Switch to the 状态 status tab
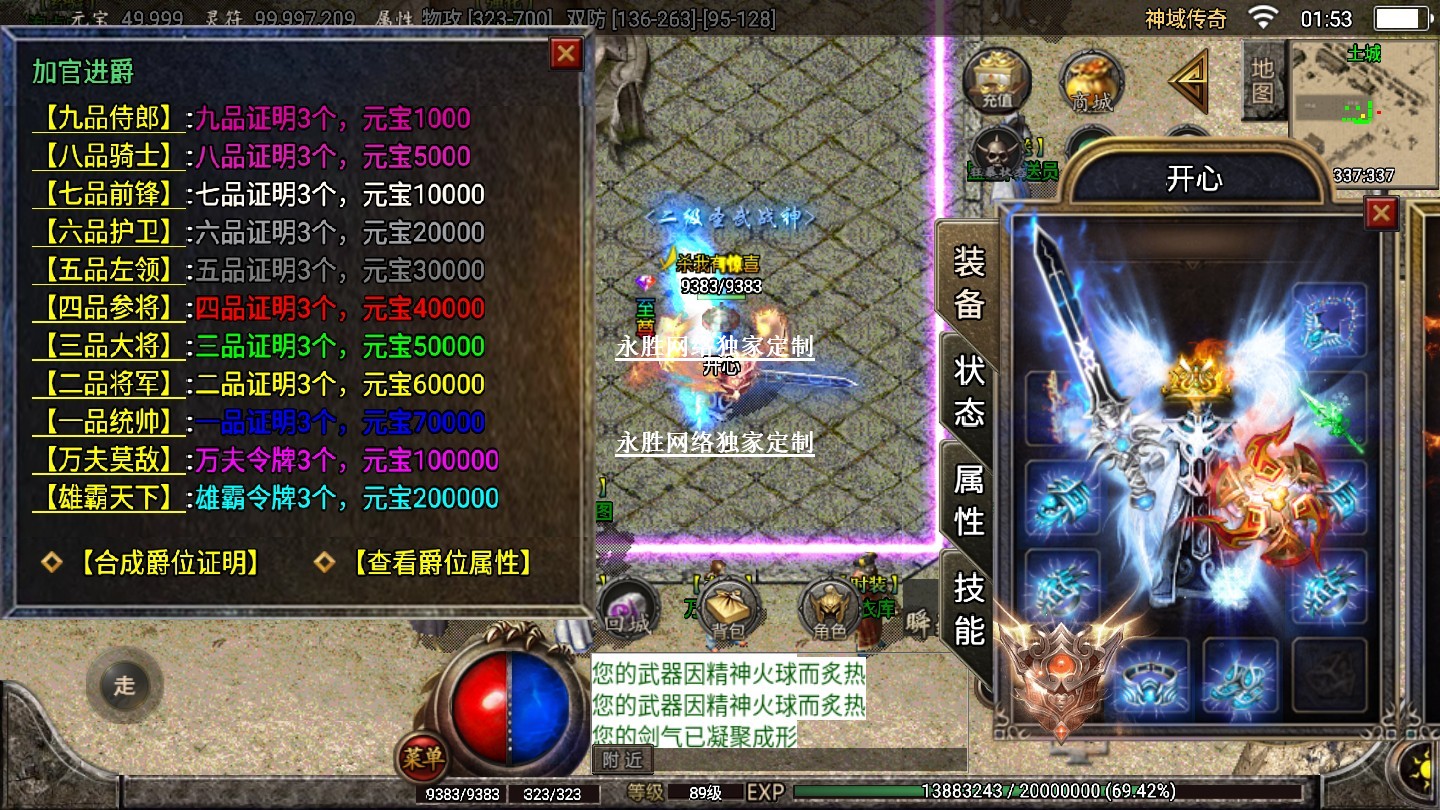 click(968, 391)
